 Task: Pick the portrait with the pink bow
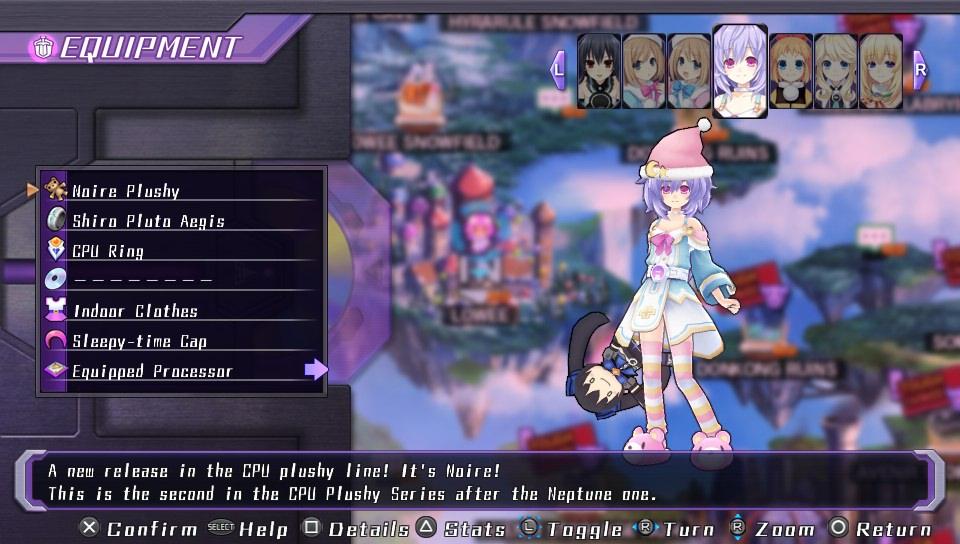tap(644, 71)
